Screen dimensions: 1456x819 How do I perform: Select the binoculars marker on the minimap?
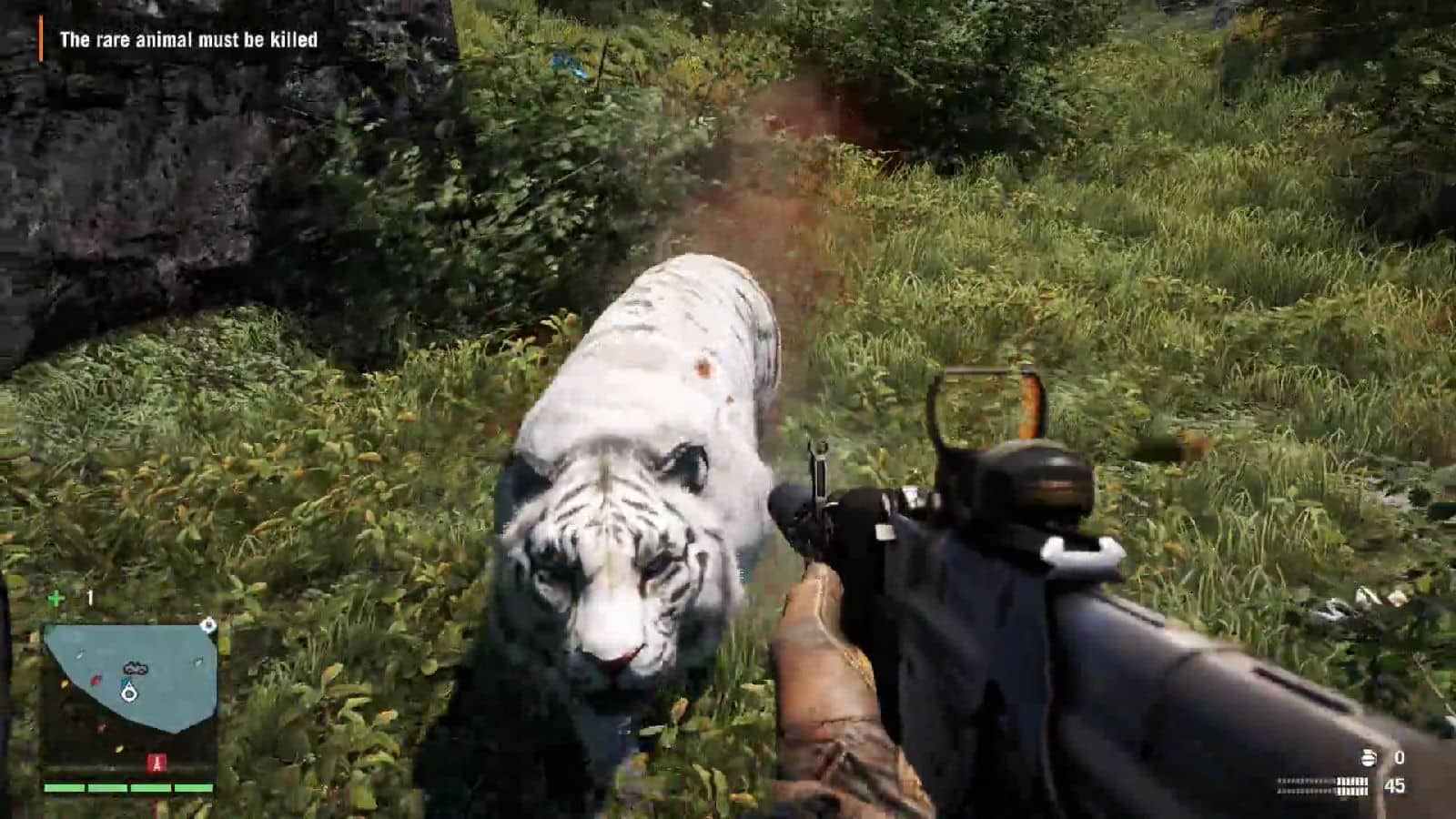[135, 668]
